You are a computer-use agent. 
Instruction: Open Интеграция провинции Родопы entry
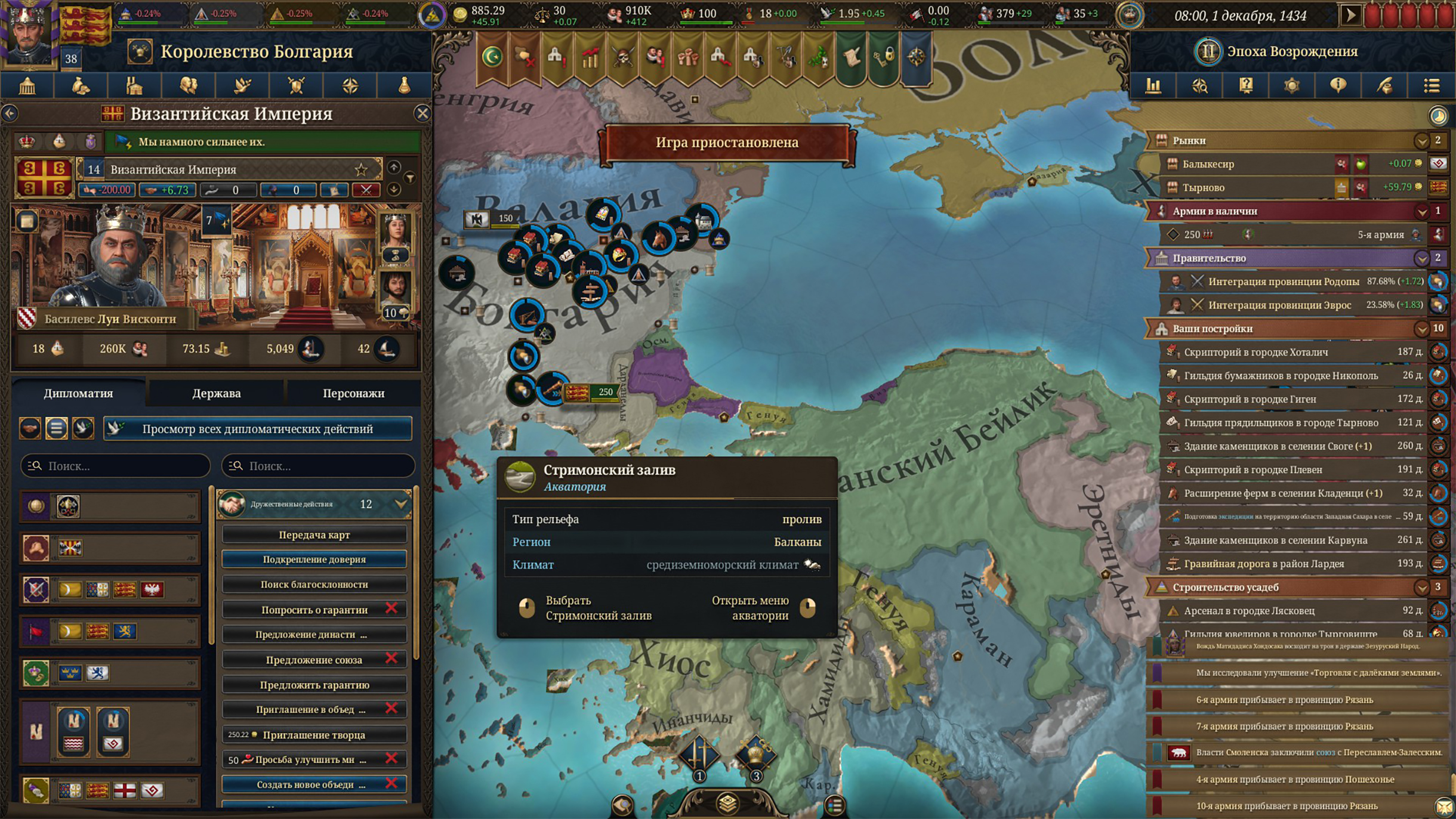pyautogui.click(x=1283, y=282)
